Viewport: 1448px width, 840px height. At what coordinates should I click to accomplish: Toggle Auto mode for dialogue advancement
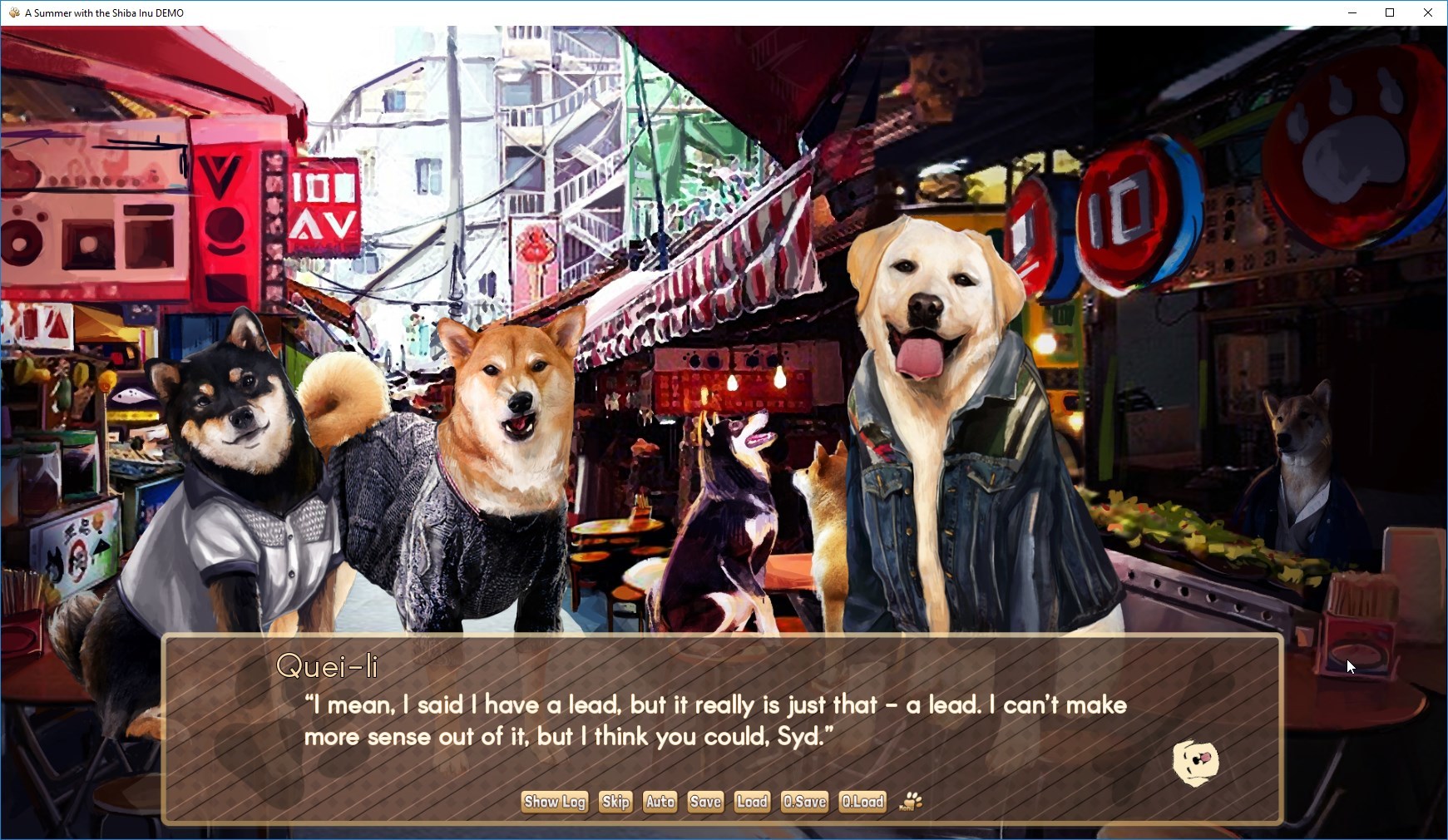[660, 802]
